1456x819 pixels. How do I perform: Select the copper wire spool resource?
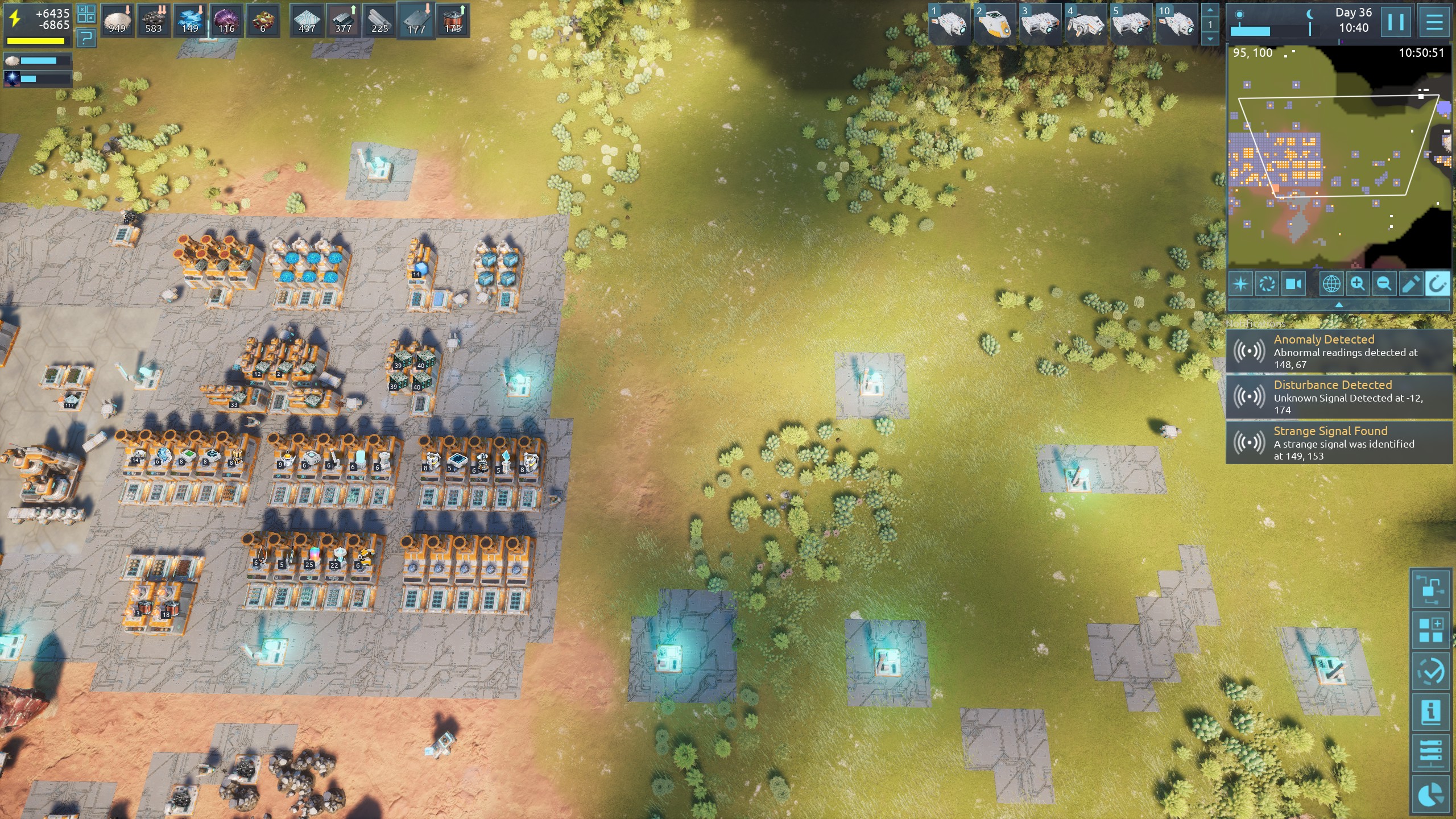(x=453, y=20)
